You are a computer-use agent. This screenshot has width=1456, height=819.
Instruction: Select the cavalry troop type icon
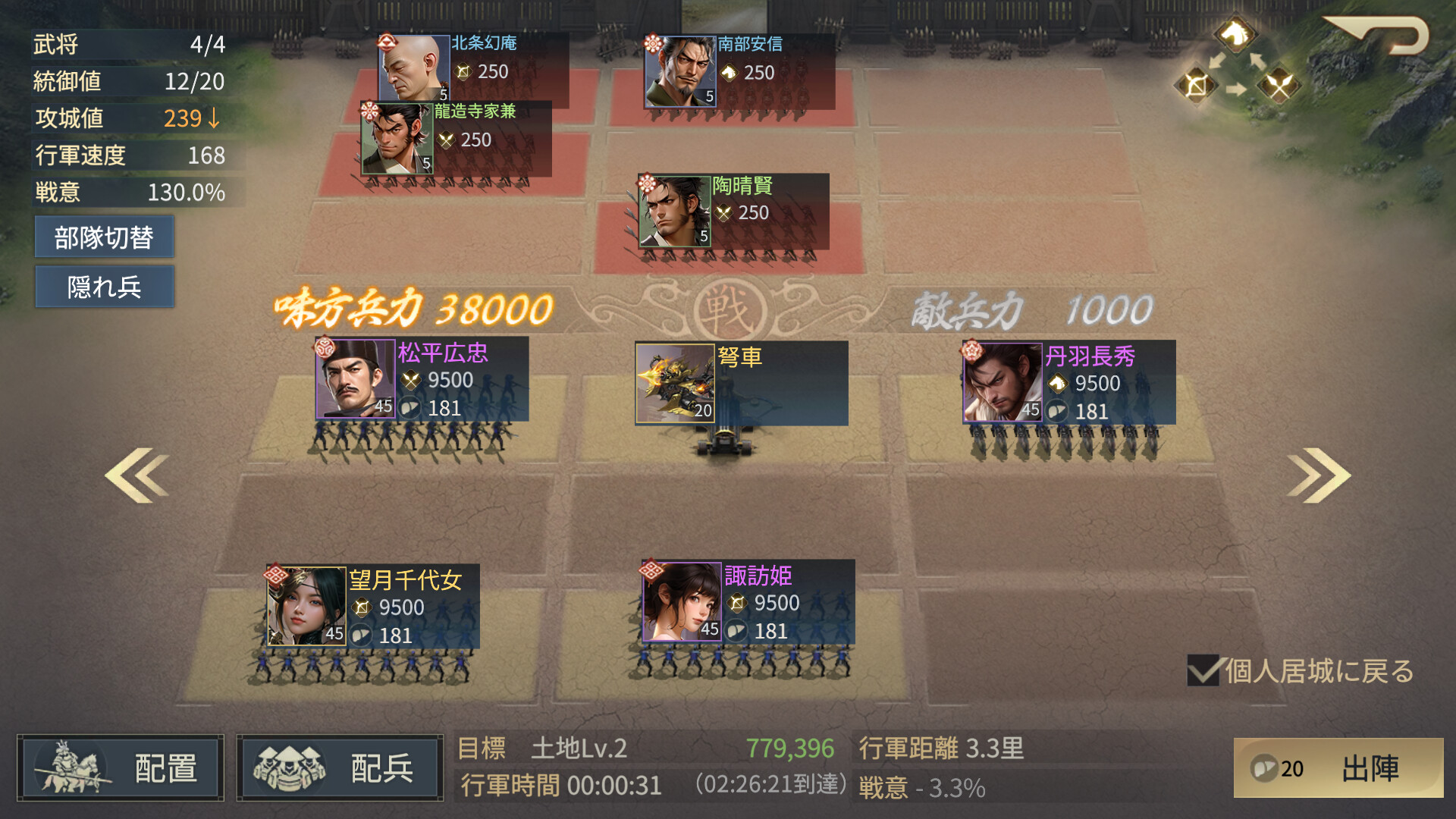[x=1236, y=35]
